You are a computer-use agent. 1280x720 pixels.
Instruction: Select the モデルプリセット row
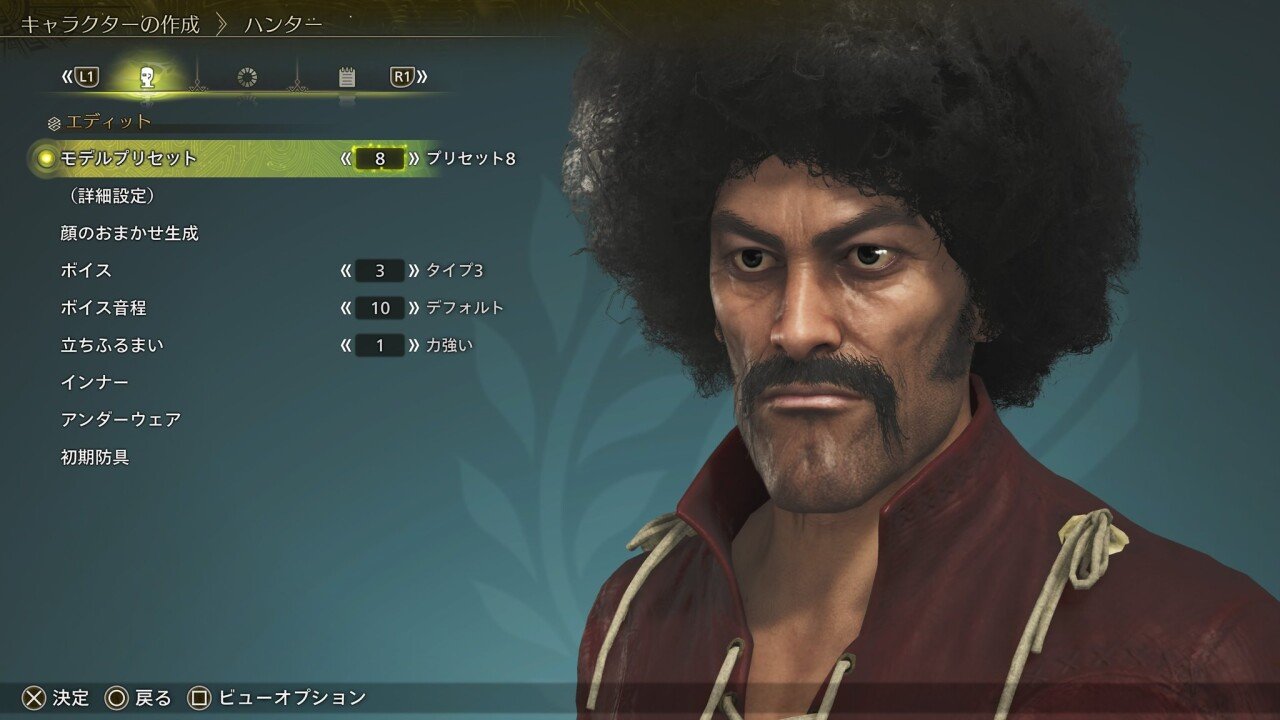tap(129, 158)
